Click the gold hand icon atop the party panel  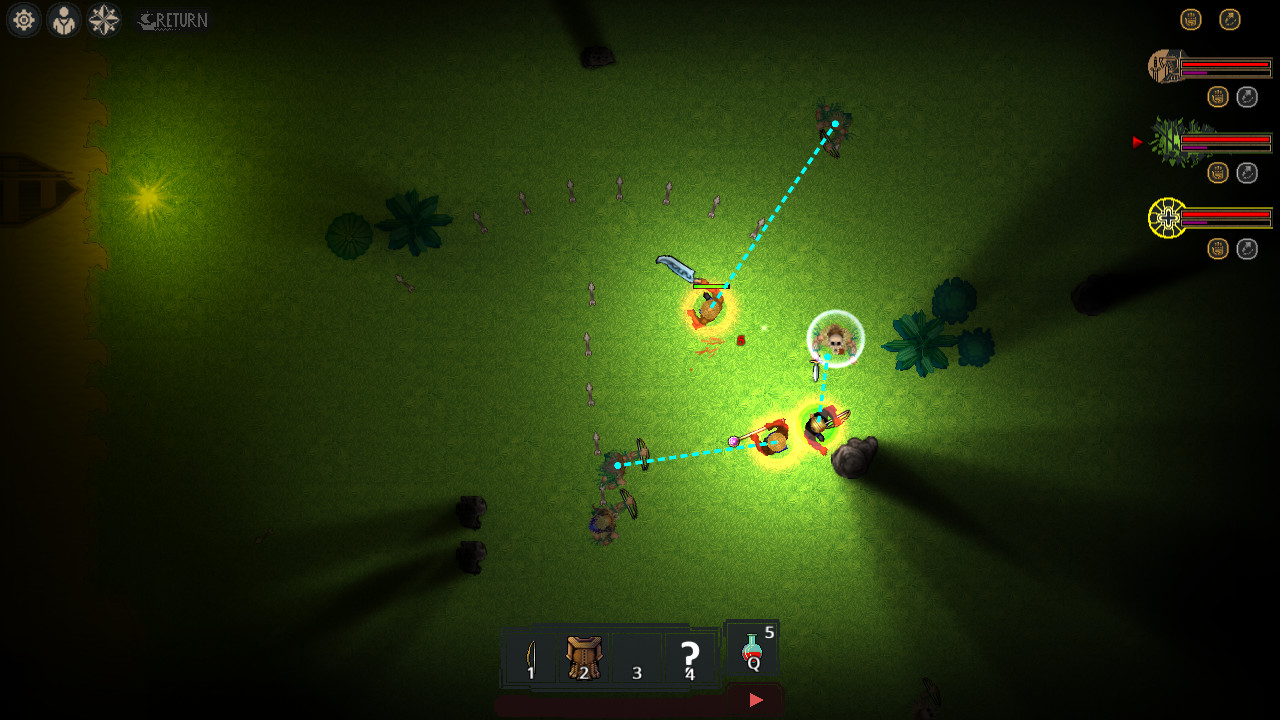click(1190, 18)
